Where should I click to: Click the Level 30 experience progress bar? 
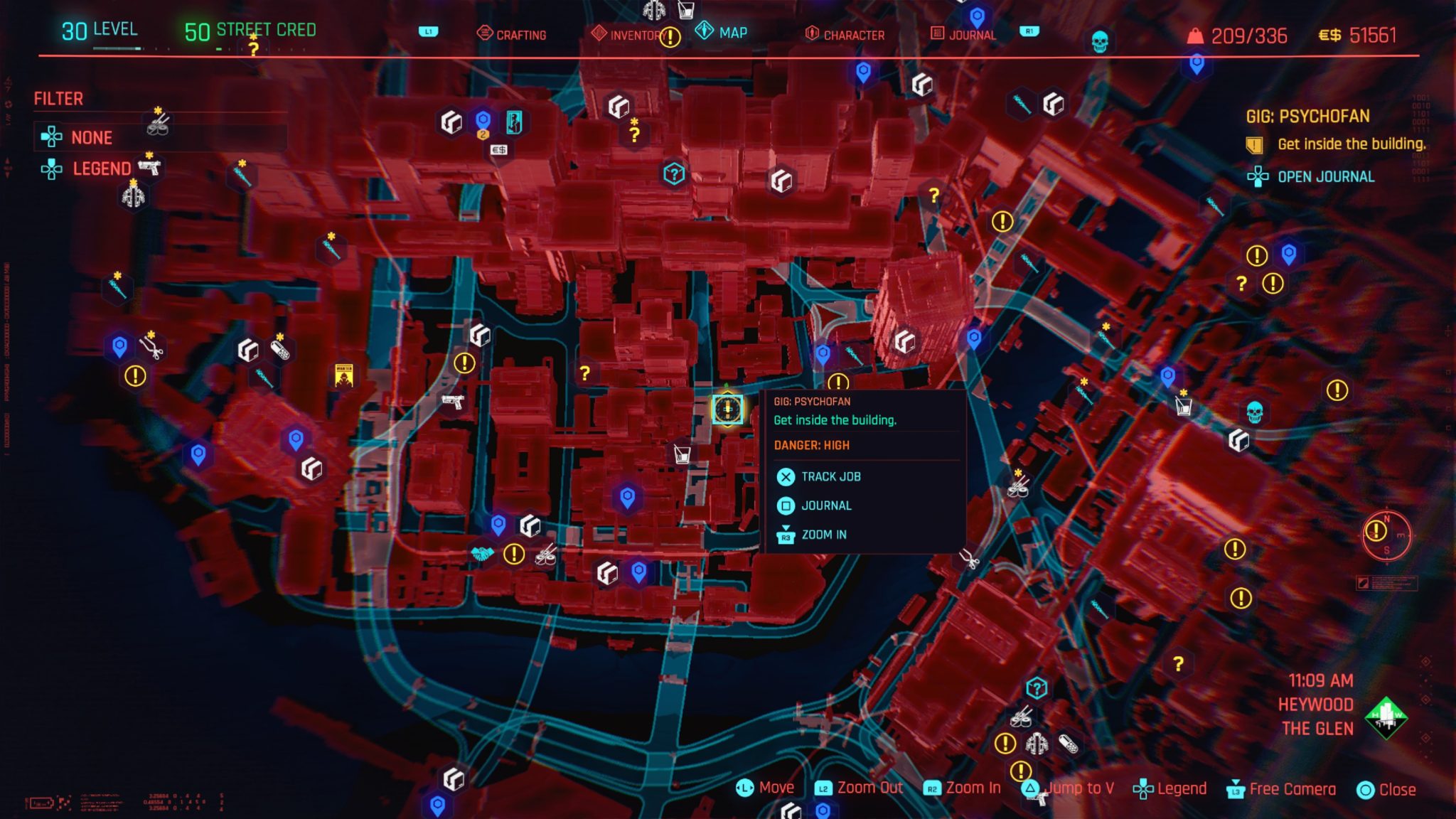pos(116,48)
